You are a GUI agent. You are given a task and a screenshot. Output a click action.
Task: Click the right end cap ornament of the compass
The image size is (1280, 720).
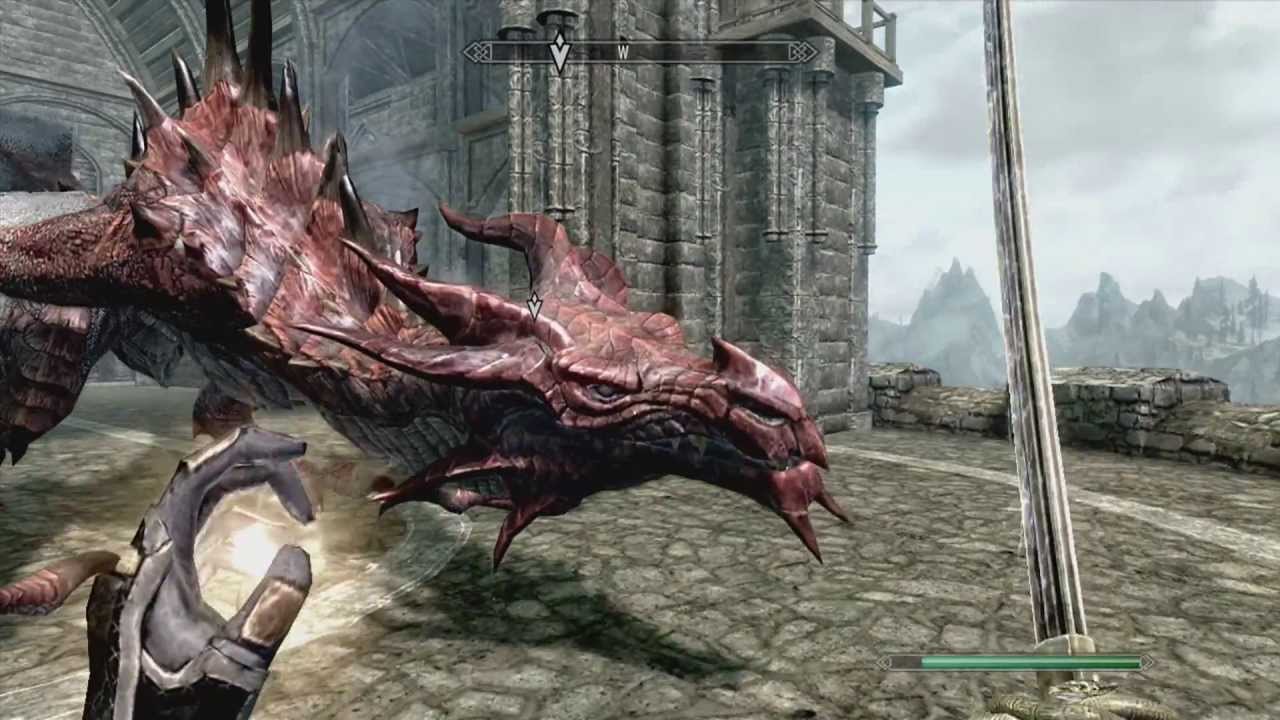[804, 50]
